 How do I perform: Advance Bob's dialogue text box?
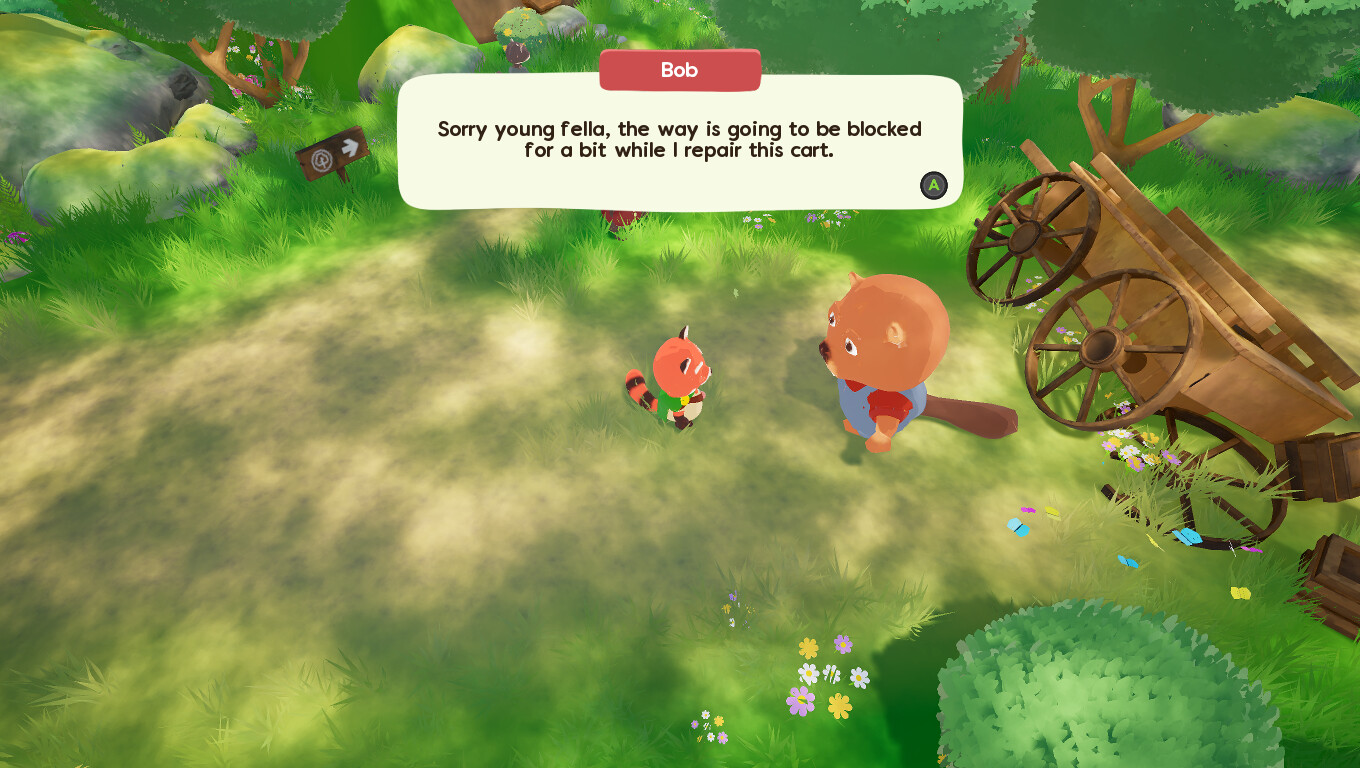tap(933, 185)
